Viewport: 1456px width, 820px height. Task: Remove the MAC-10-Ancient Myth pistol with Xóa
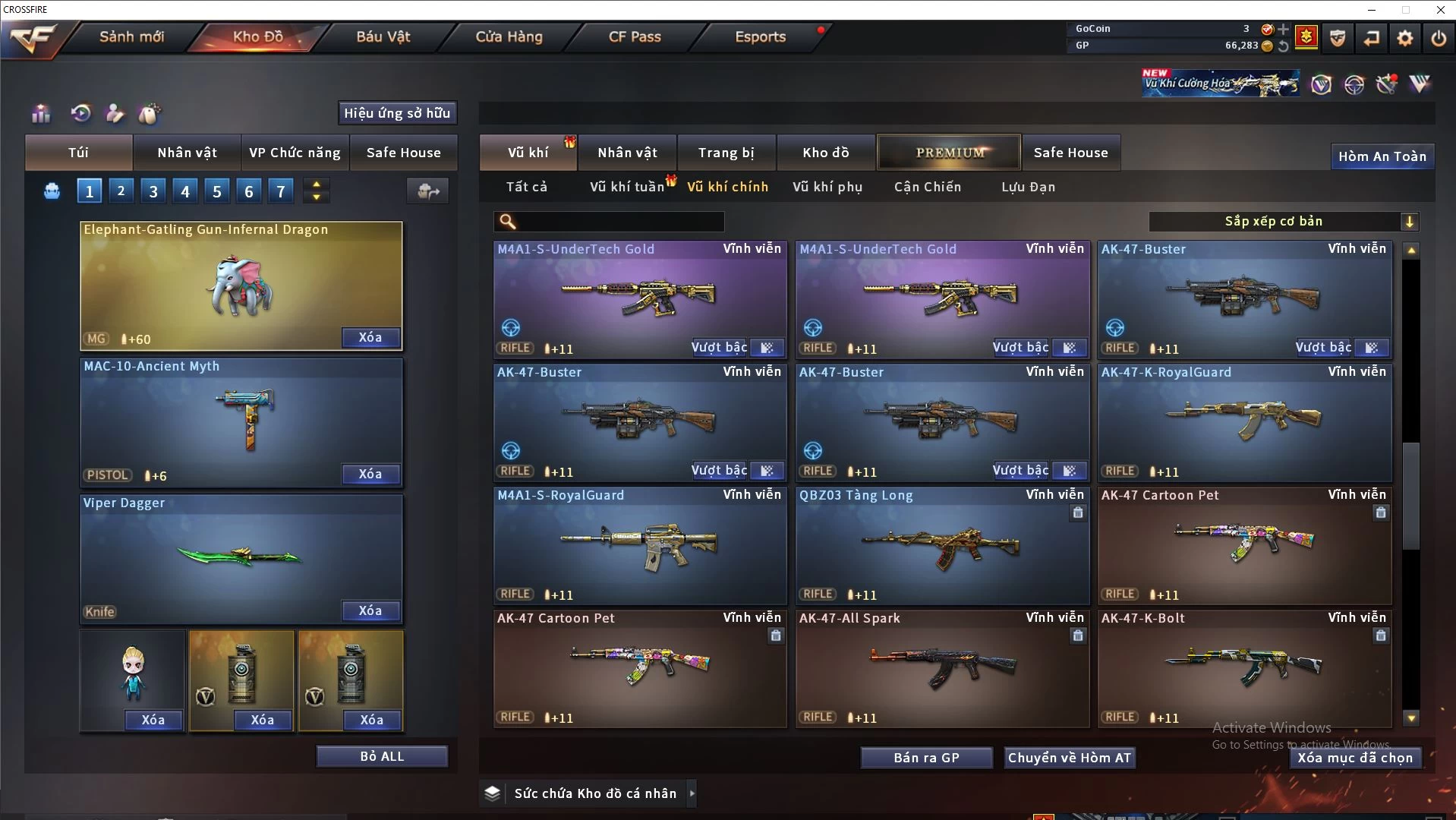(x=370, y=474)
